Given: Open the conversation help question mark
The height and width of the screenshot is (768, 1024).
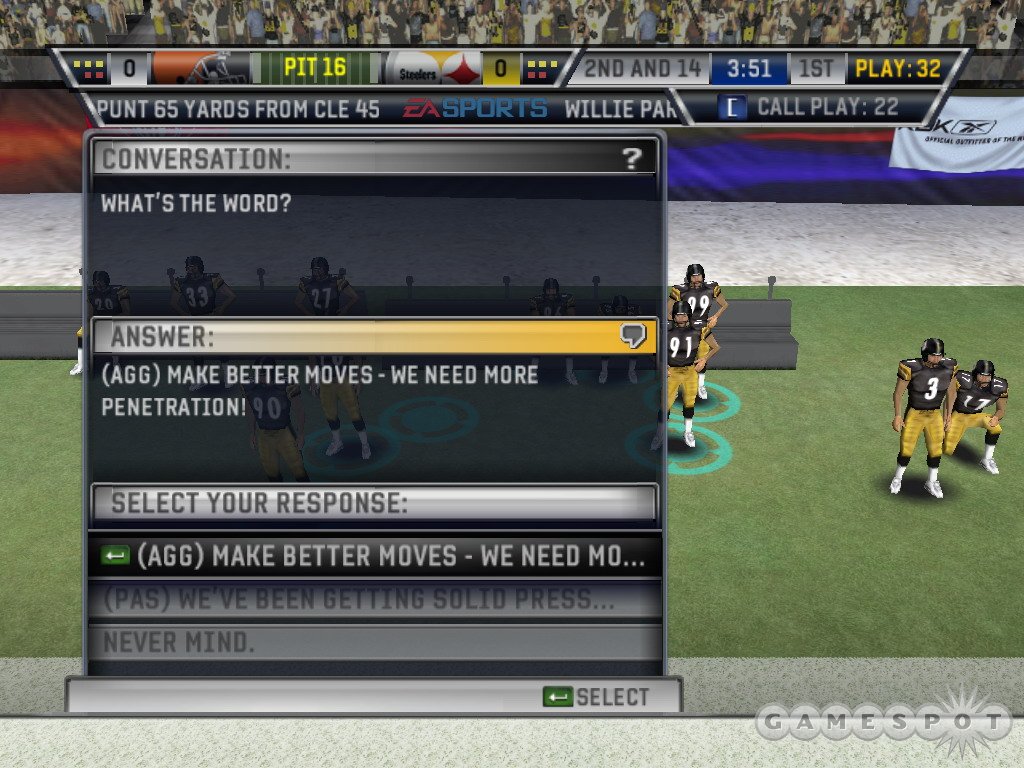Looking at the screenshot, I should click(x=631, y=158).
